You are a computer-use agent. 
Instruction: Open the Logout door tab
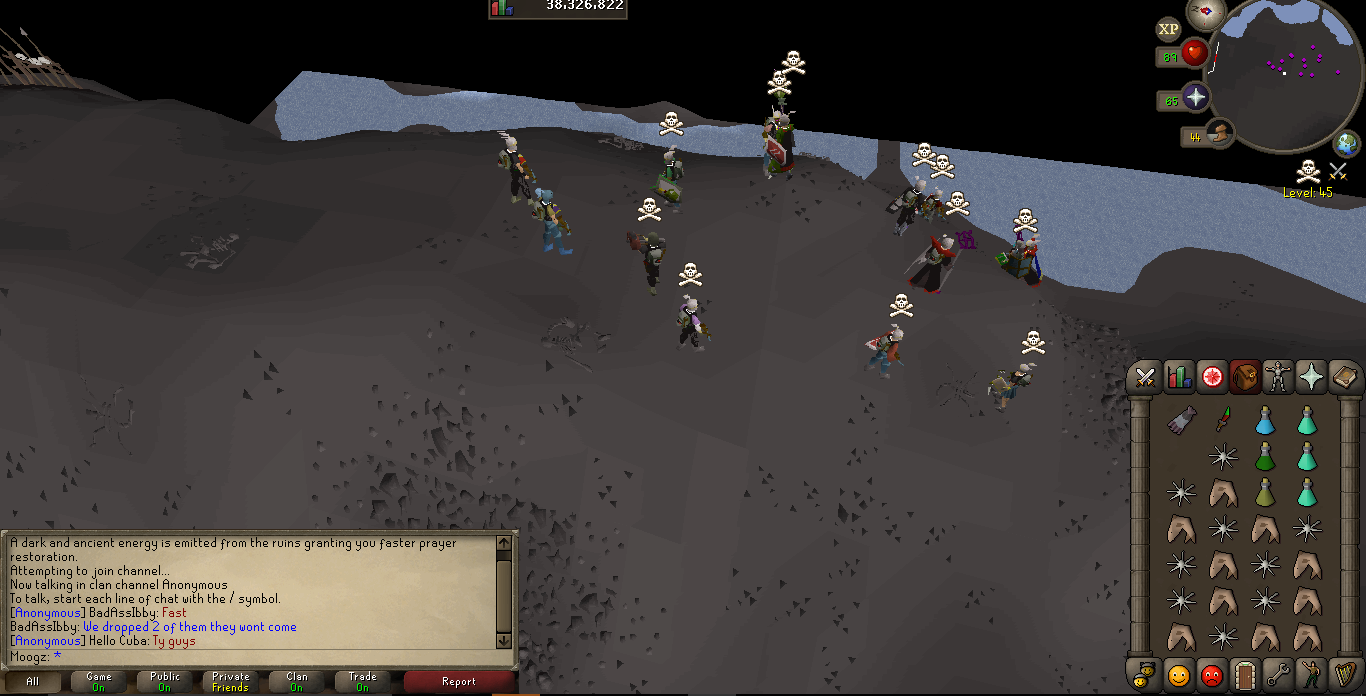[1245, 675]
